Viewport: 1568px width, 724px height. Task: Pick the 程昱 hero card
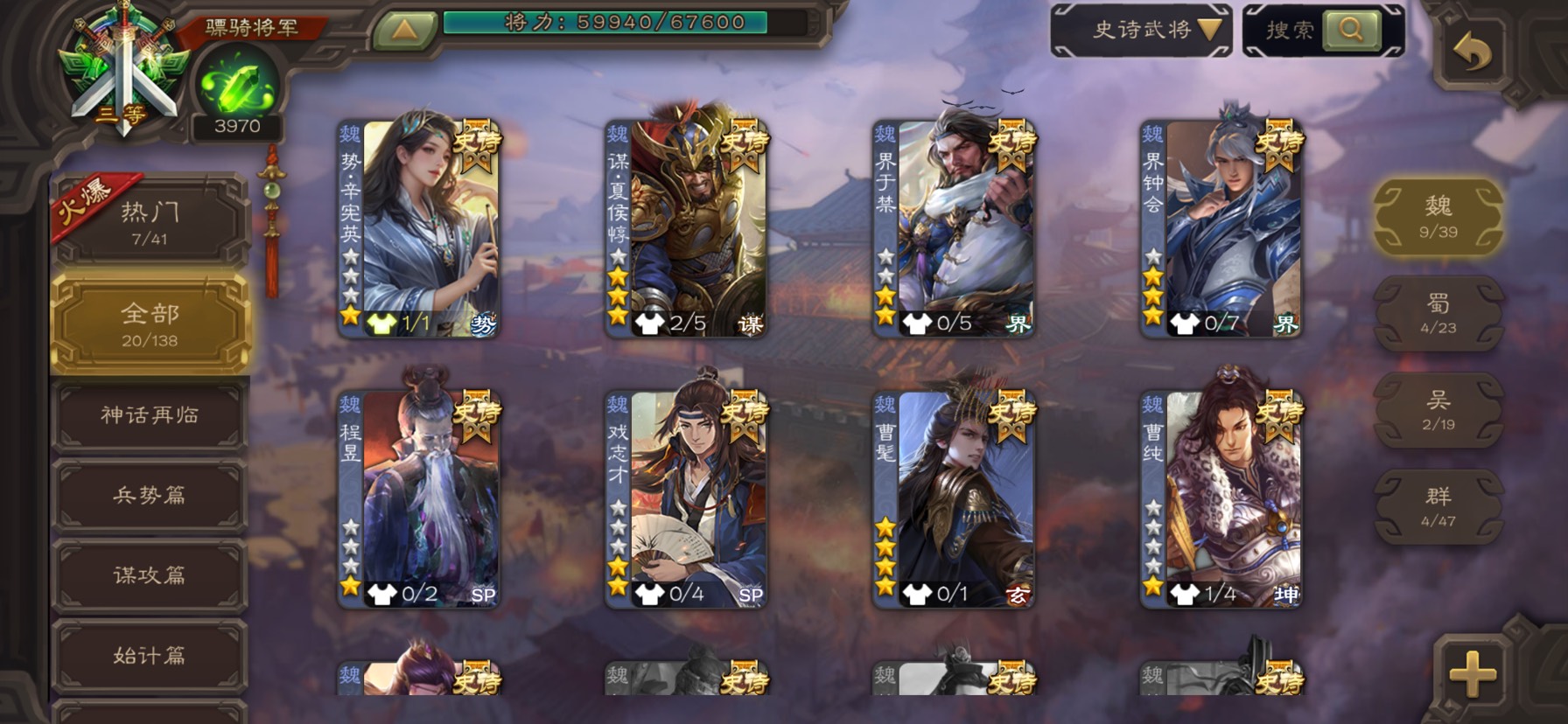click(419, 498)
